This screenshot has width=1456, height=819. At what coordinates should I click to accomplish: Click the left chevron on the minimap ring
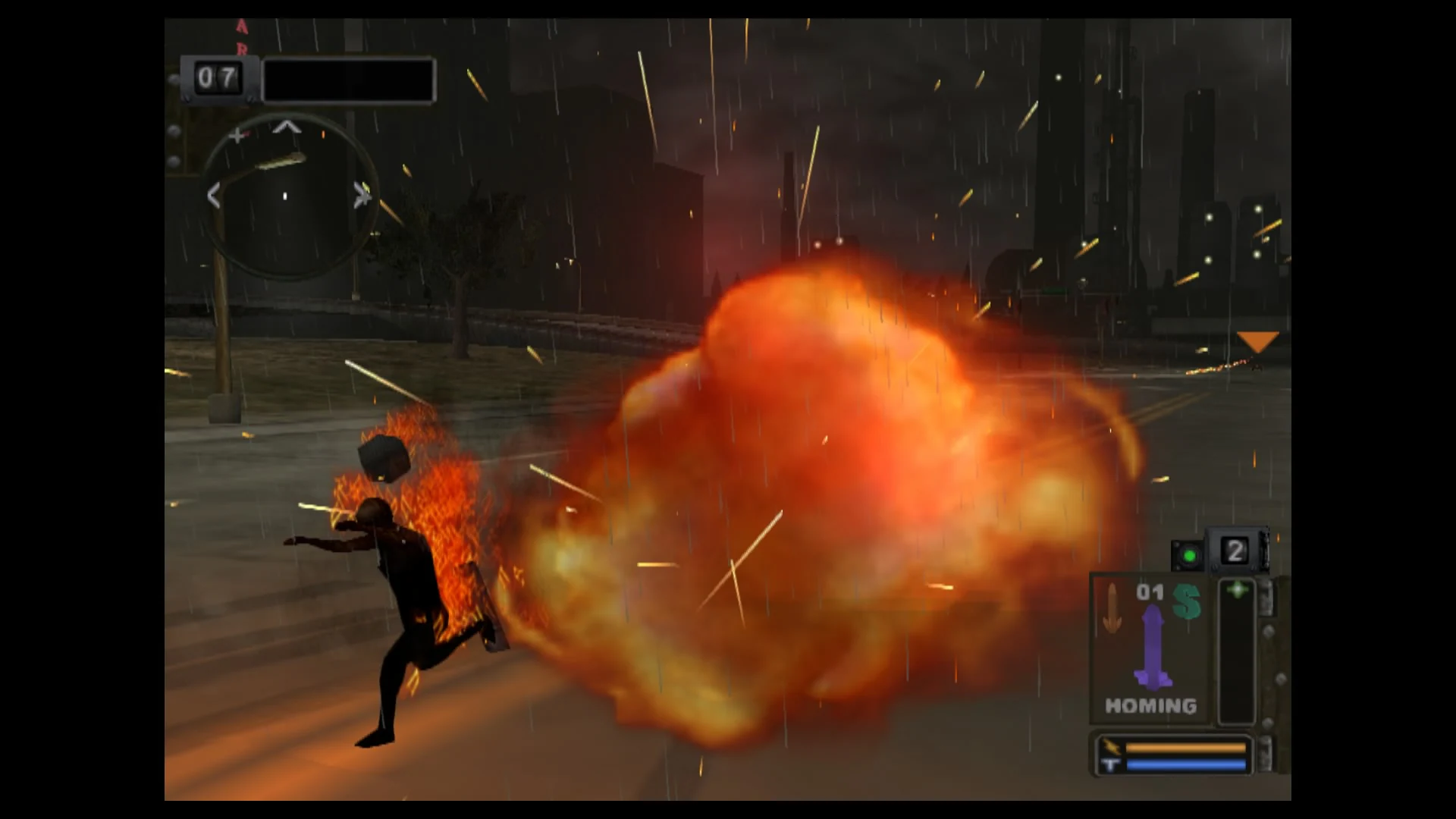(x=213, y=195)
